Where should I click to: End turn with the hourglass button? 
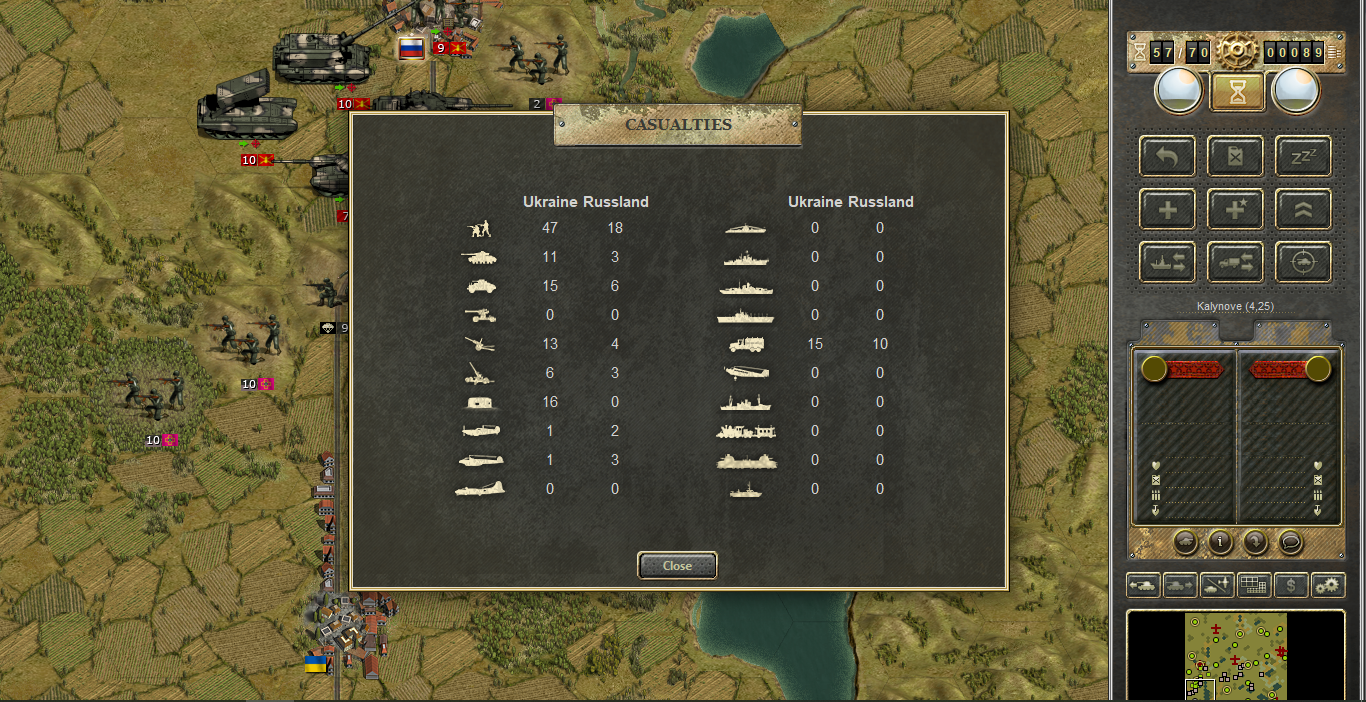[1238, 92]
